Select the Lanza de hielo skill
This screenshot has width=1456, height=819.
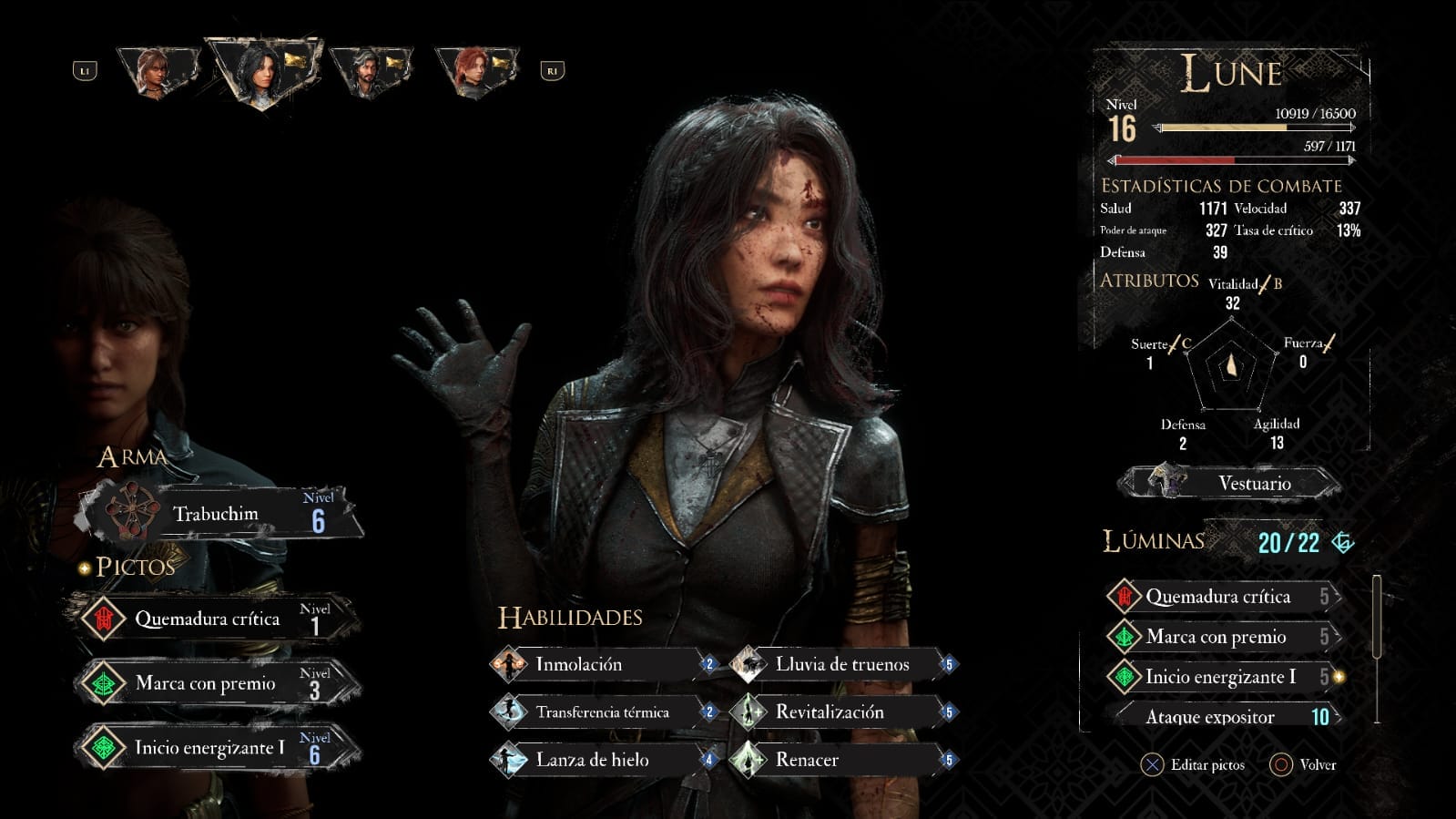click(601, 760)
